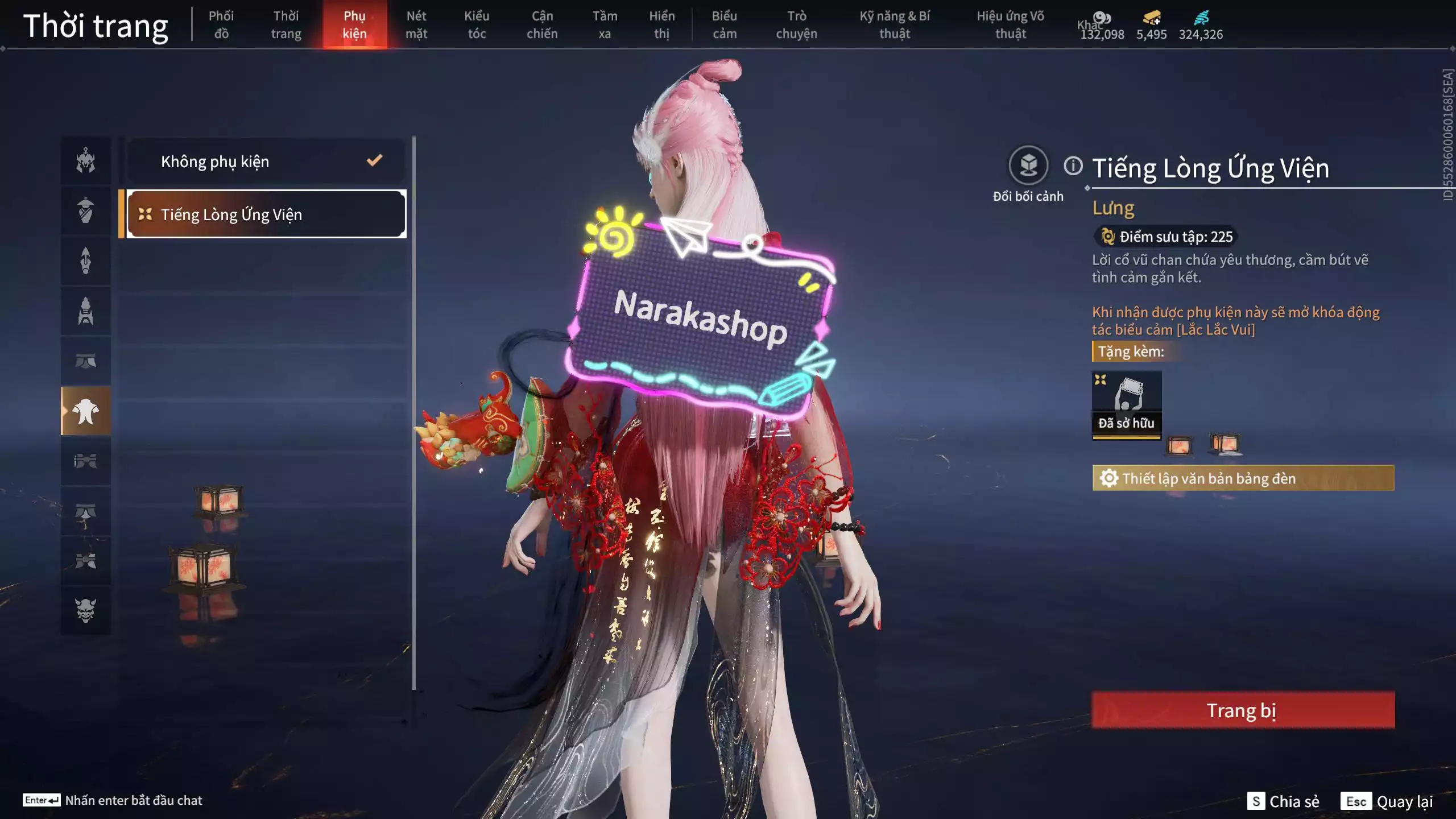Show the Hiển thị tab
Image resolution: width=1456 pixels, height=819 pixels.
661,24
